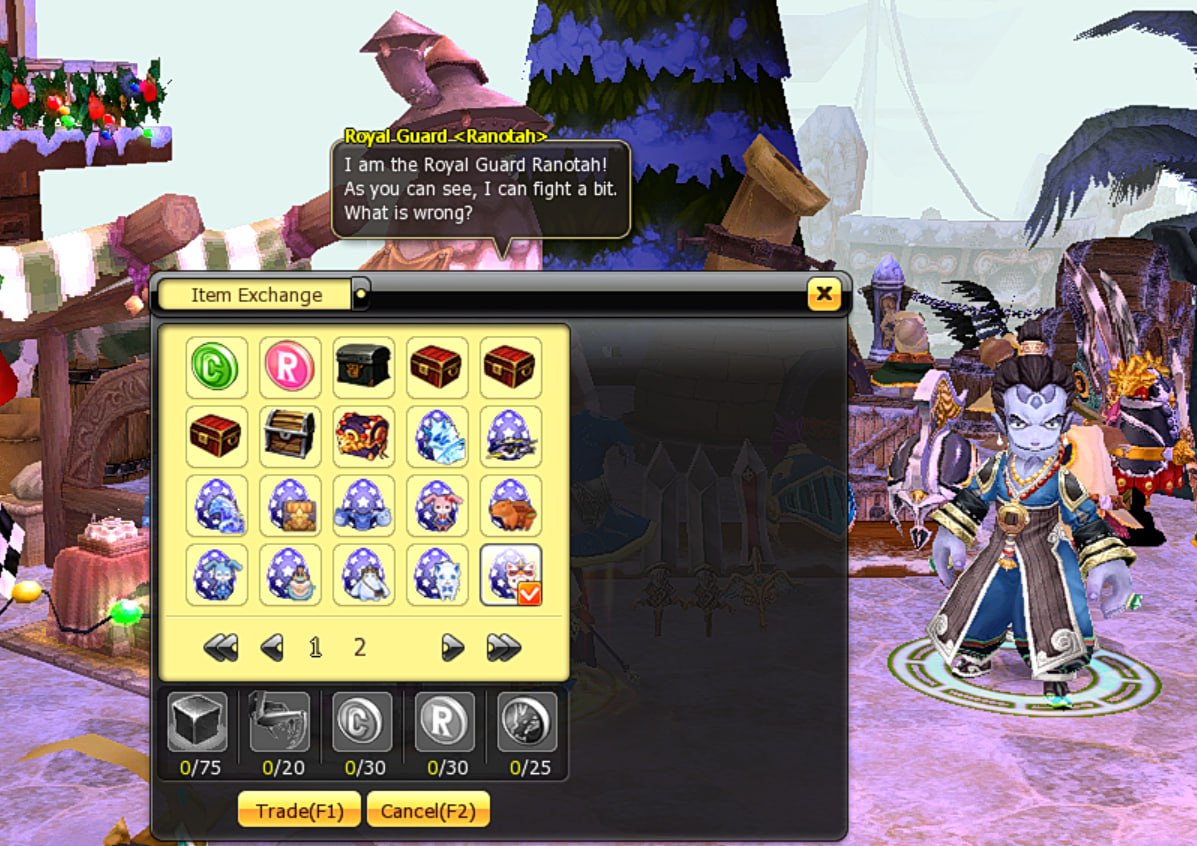
Task: Close the Item Exchange window
Action: (824, 294)
